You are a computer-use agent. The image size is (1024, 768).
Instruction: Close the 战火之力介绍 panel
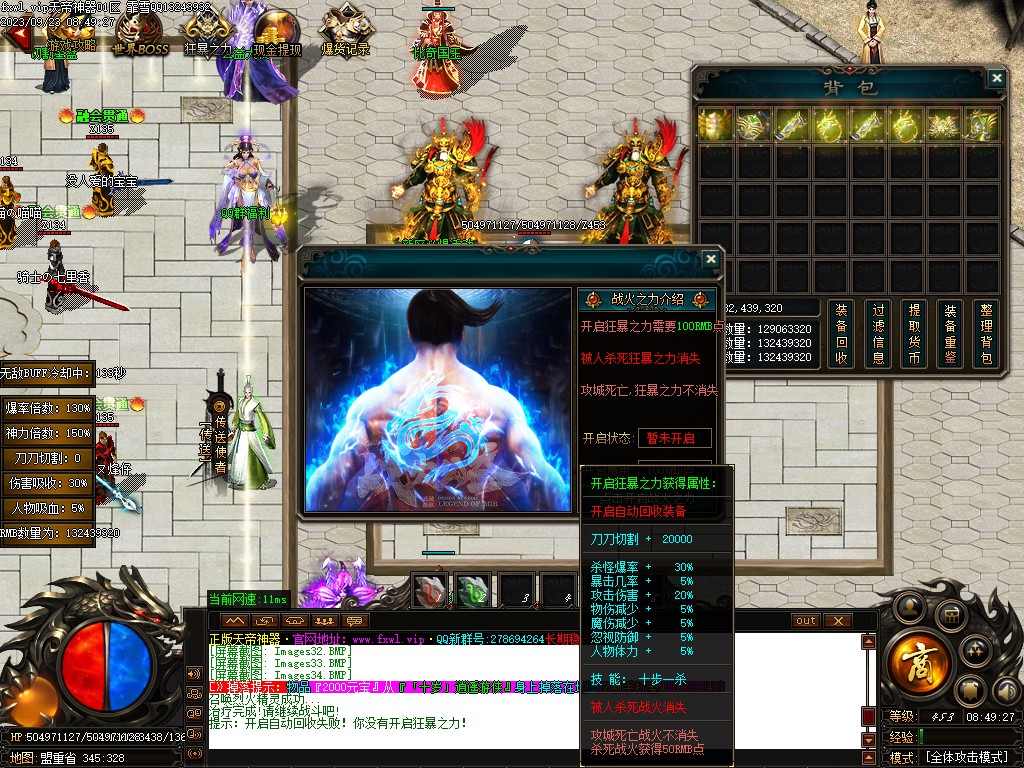click(710, 259)
